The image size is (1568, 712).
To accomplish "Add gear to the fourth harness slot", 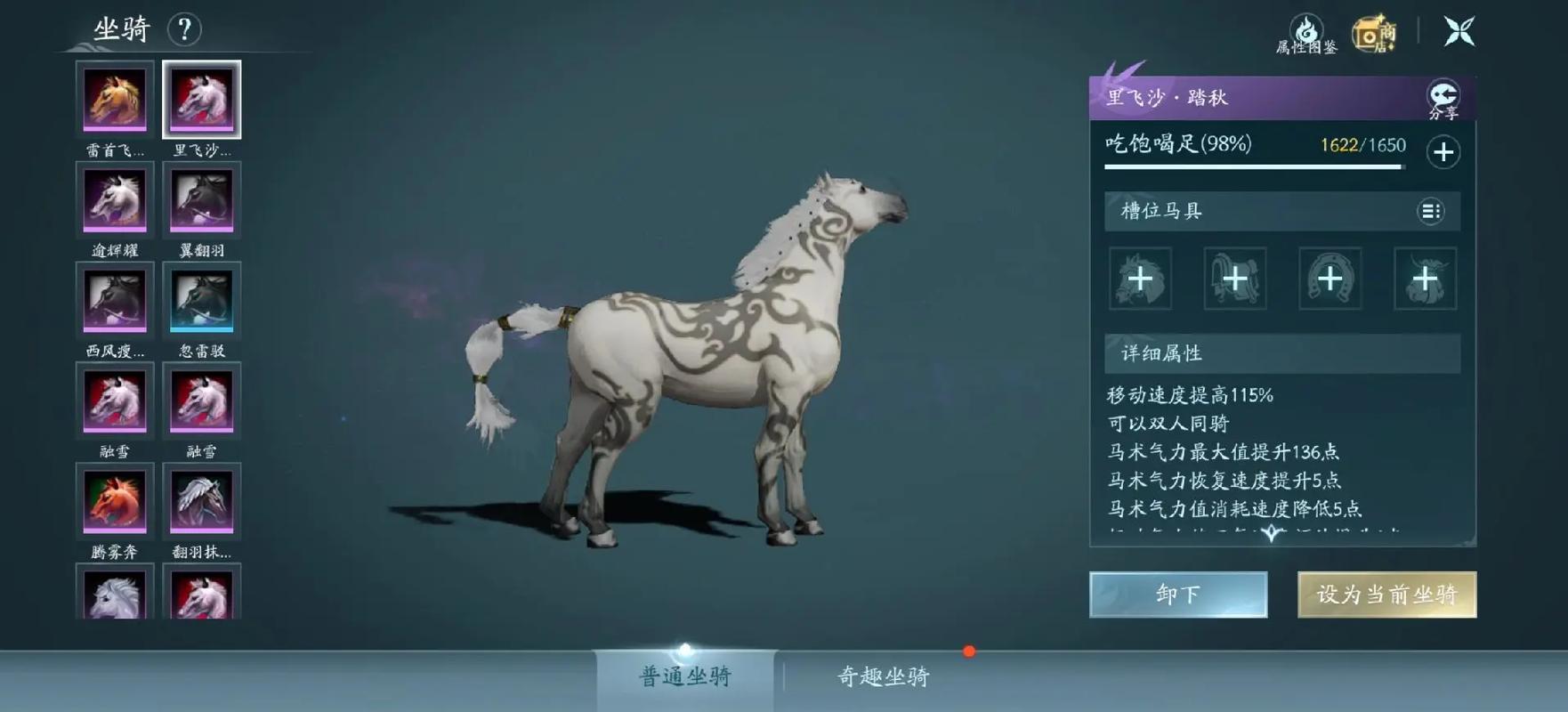I will (1422, 279).
